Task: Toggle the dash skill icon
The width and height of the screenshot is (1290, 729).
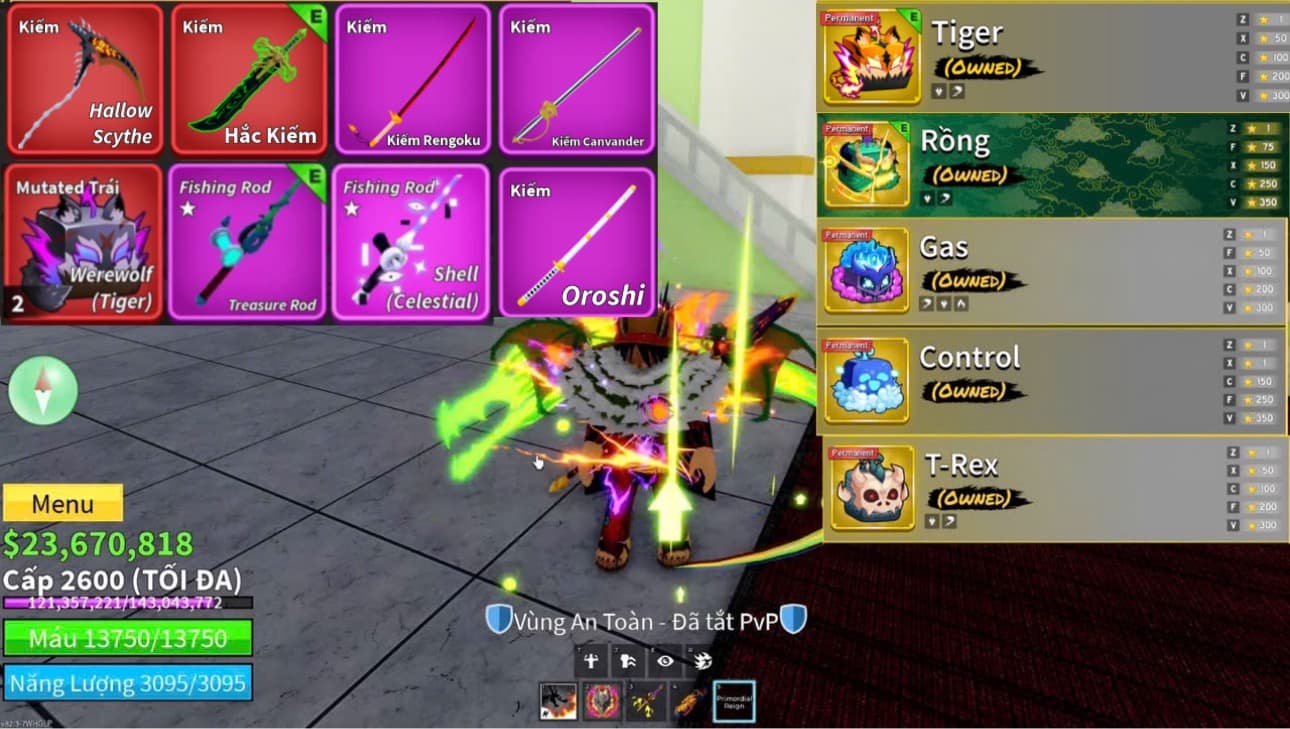Action: [628, 660]
